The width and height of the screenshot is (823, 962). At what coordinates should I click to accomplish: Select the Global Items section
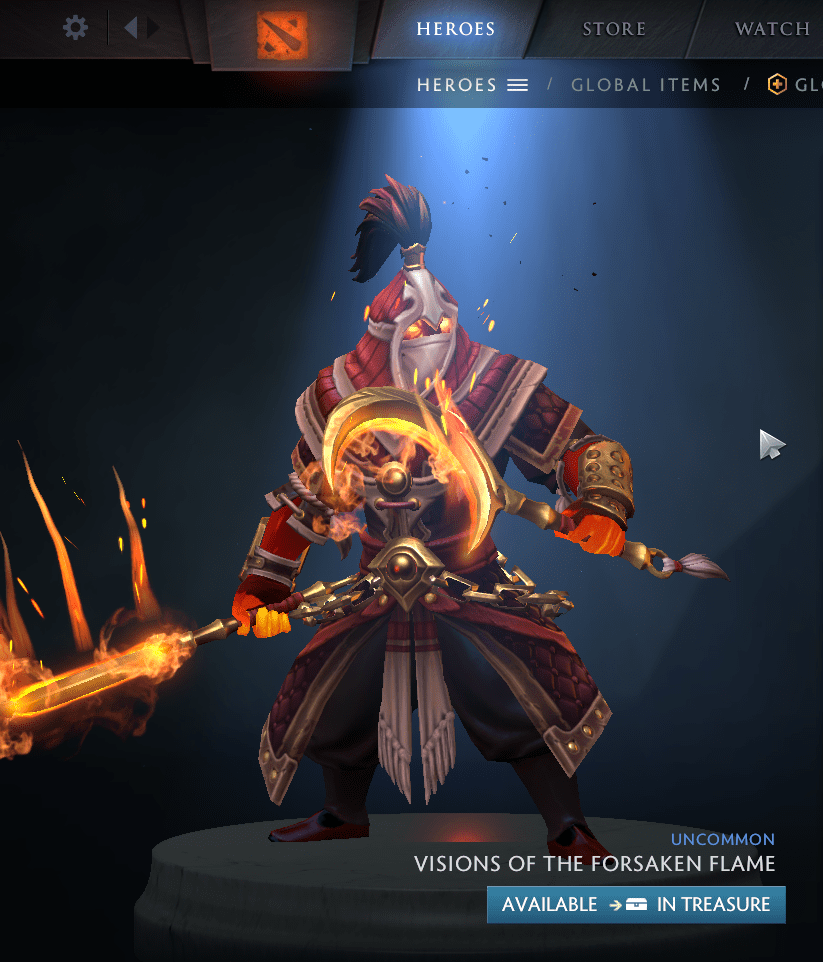coord(645,85)
